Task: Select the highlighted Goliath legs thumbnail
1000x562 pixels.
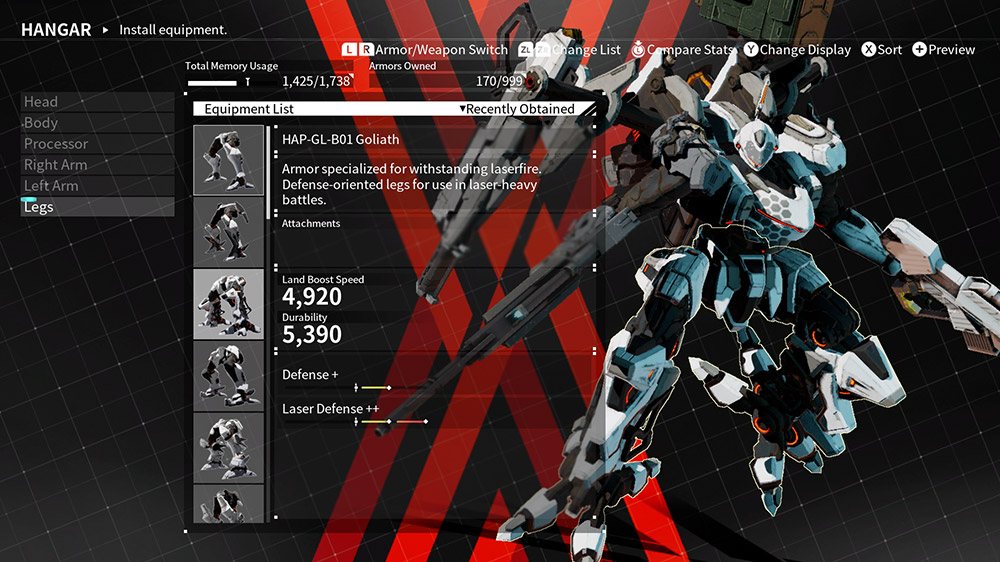Action: [228, 160]
